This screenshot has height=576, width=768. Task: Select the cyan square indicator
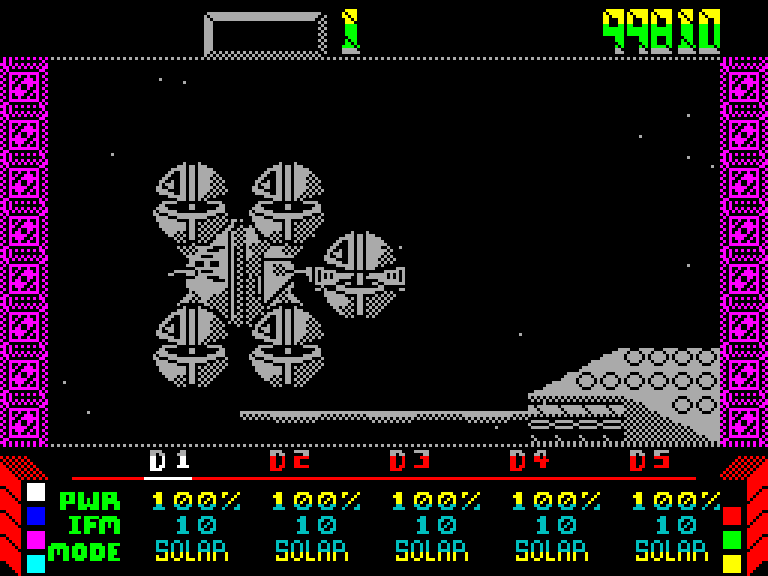[x=36, y=564]
